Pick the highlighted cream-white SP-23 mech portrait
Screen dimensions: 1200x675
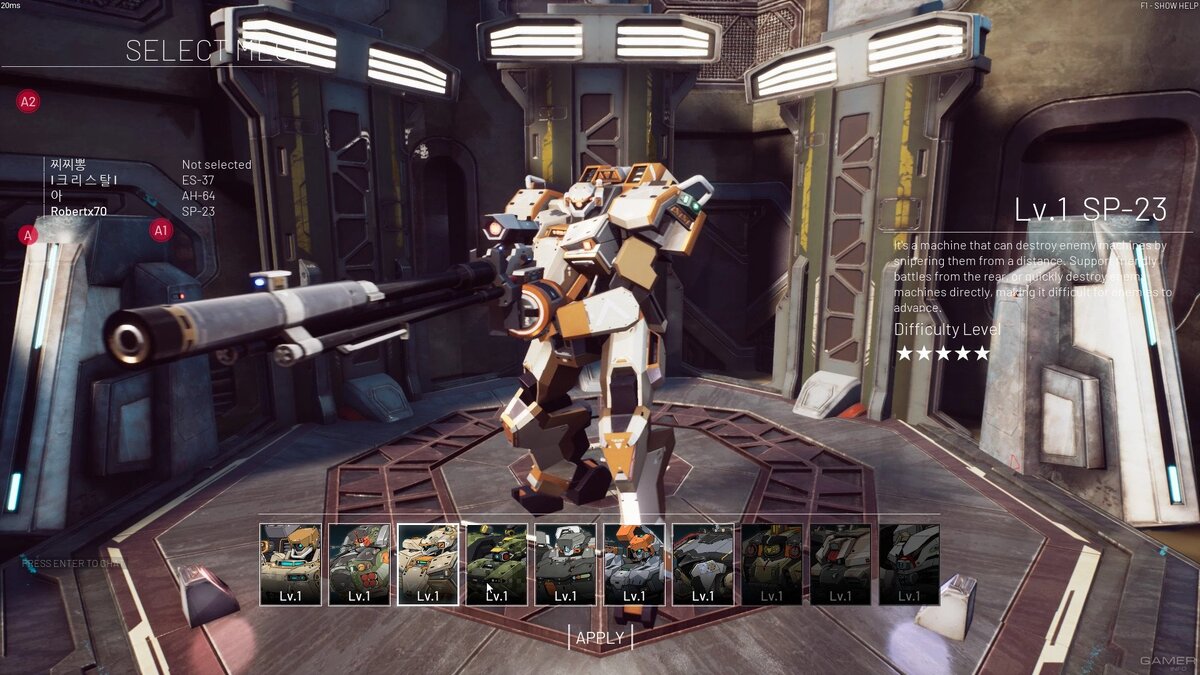(x=428, y=564)
